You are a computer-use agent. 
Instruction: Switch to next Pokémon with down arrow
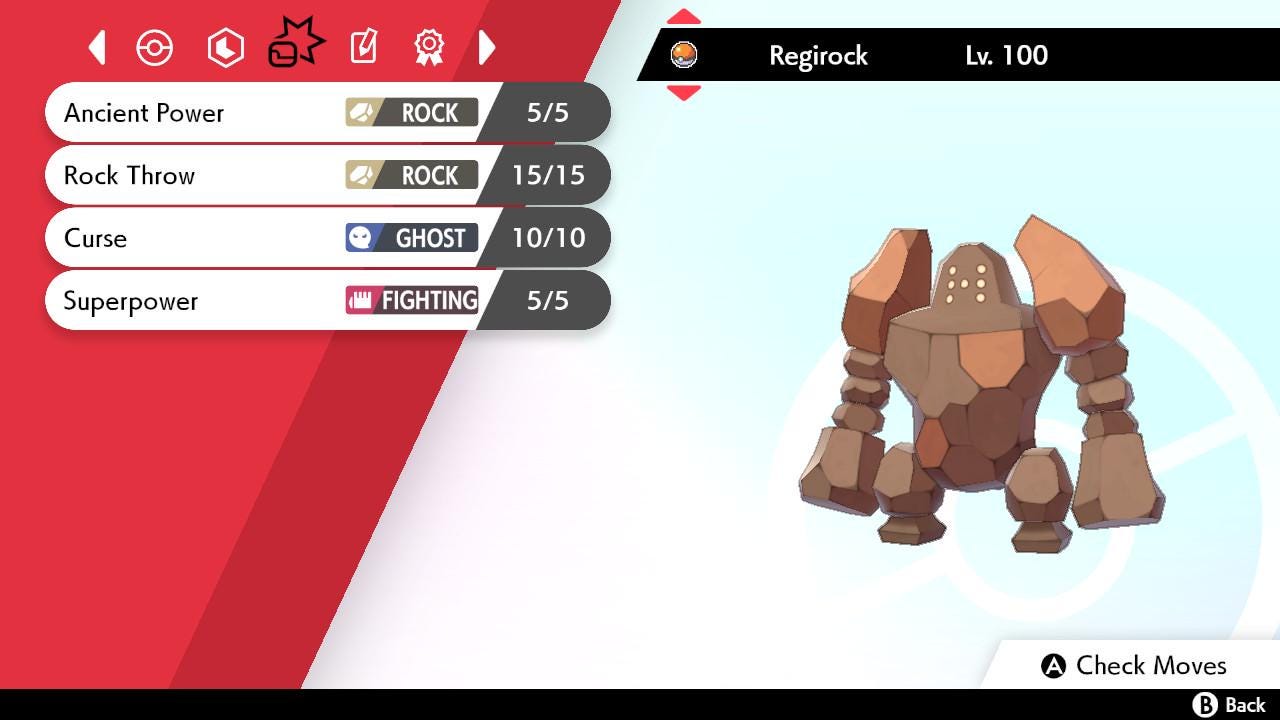[683, 93]
